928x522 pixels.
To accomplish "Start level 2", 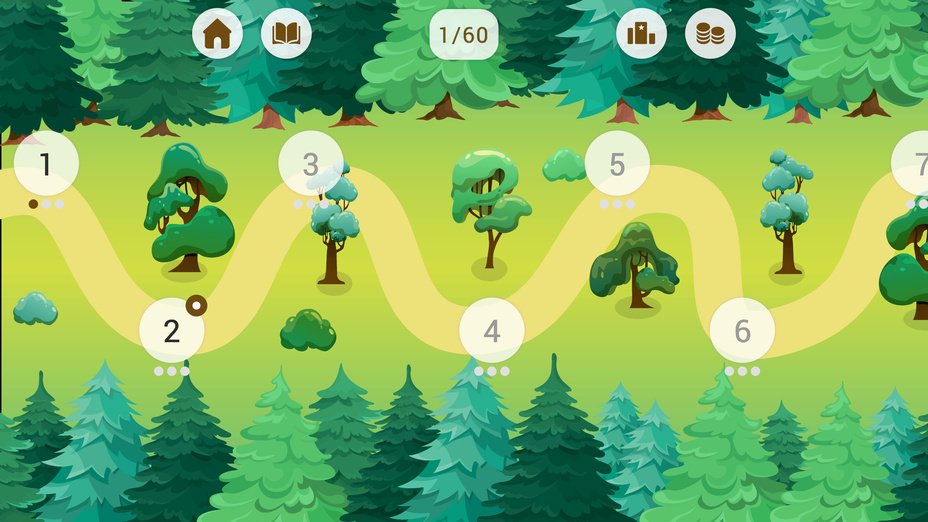I will (171, 330).
